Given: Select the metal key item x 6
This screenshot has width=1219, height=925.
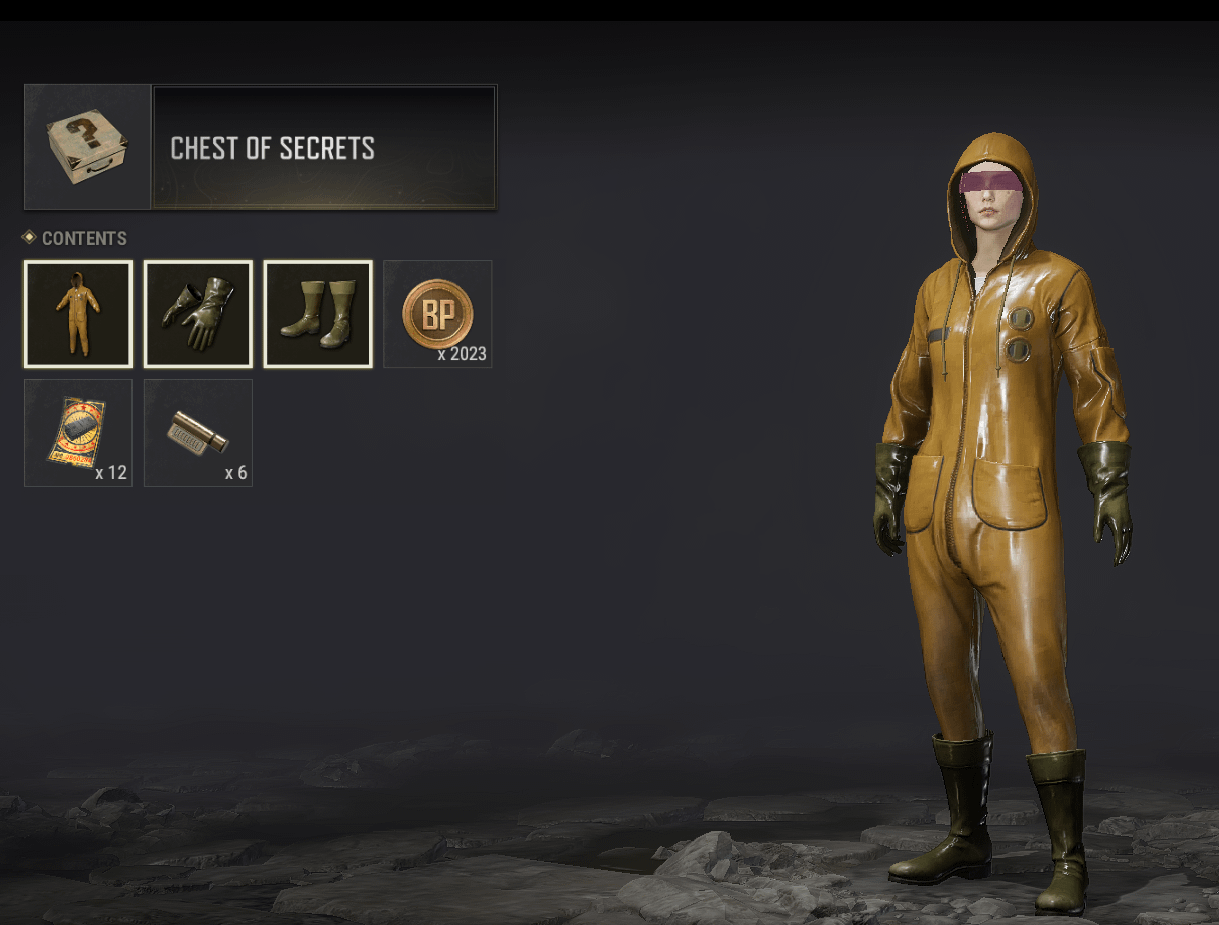Looking at the screenshot, I should click(198, 433).
